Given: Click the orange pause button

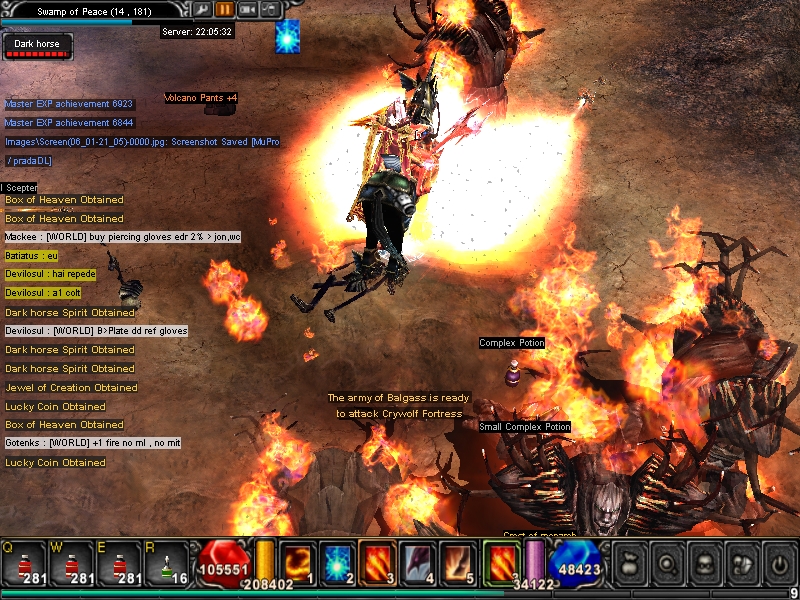Looking at the screenshot, I should point(224,9).
